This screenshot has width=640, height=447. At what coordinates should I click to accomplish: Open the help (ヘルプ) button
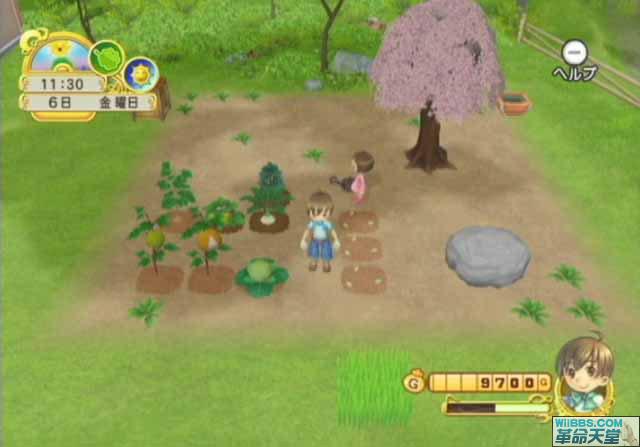(x=574, y=52)
